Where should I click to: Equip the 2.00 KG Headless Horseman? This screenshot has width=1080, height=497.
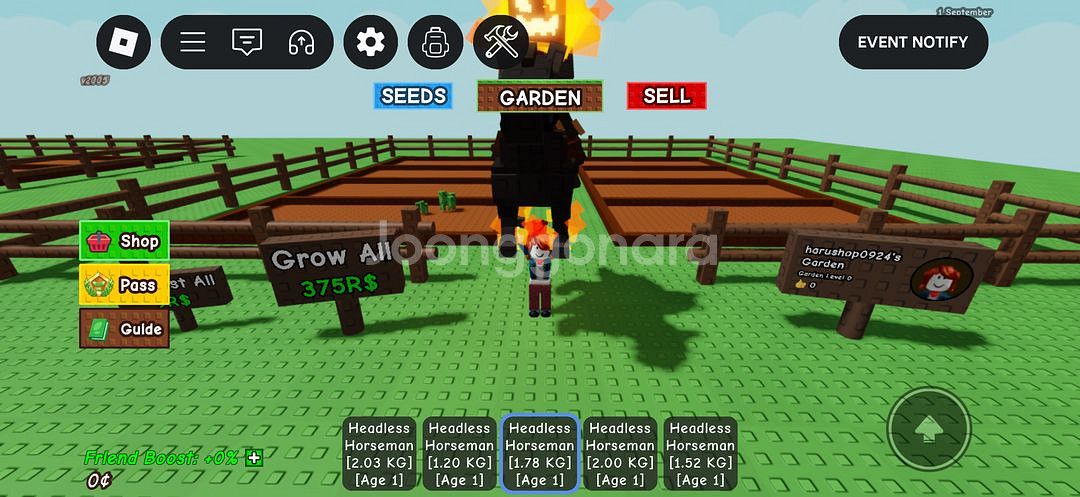click(x=620, y=454)
